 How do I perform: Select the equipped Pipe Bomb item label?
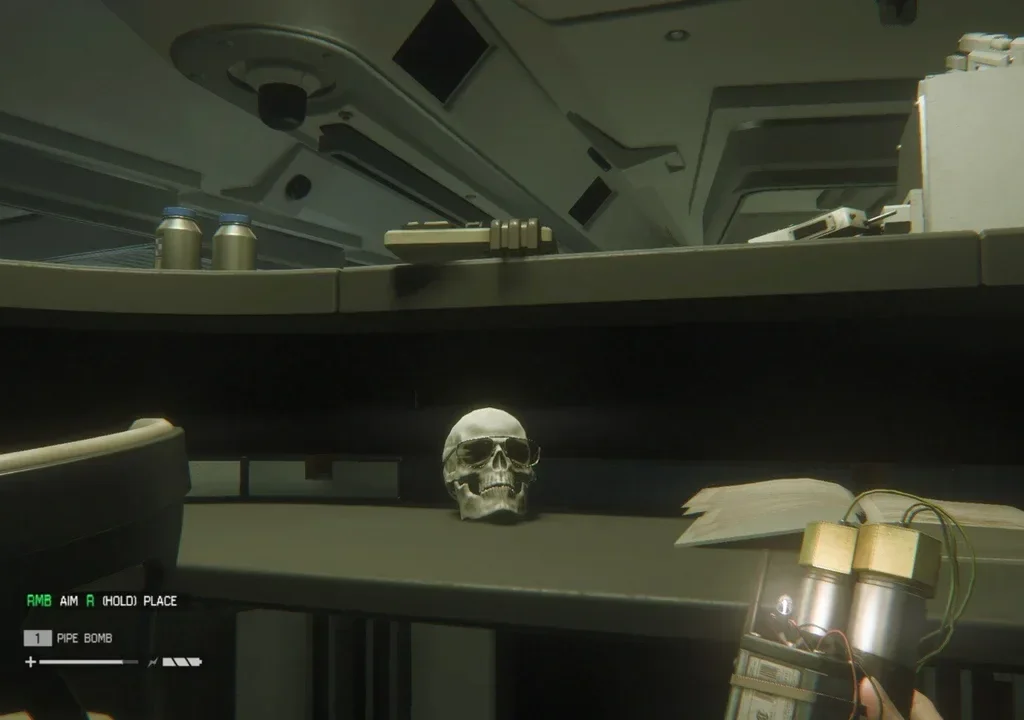[85, 638]
